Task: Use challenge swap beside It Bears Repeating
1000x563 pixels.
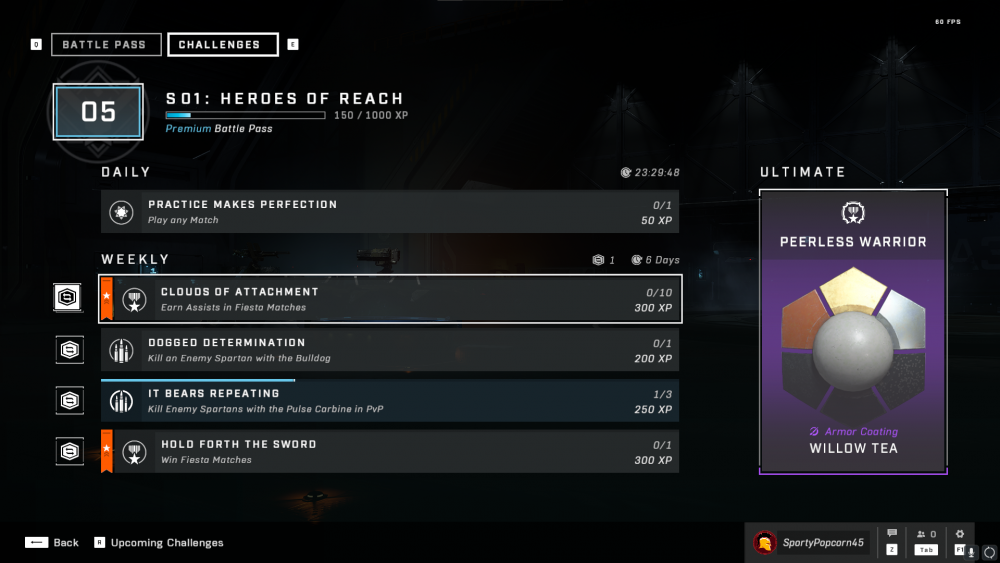Action: coord(69,401)
